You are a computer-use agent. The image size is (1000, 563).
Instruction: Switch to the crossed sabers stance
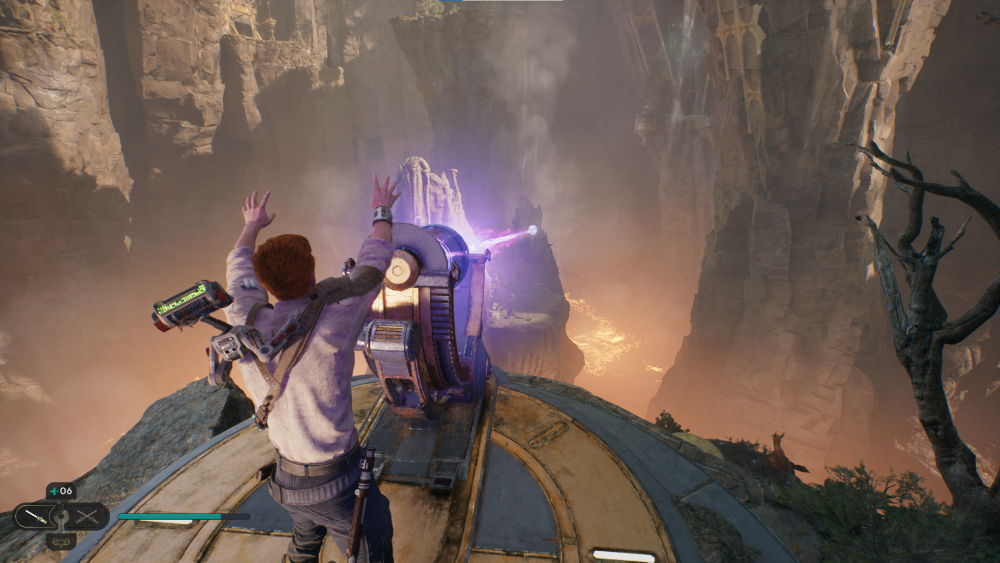(x=88, y=517)
